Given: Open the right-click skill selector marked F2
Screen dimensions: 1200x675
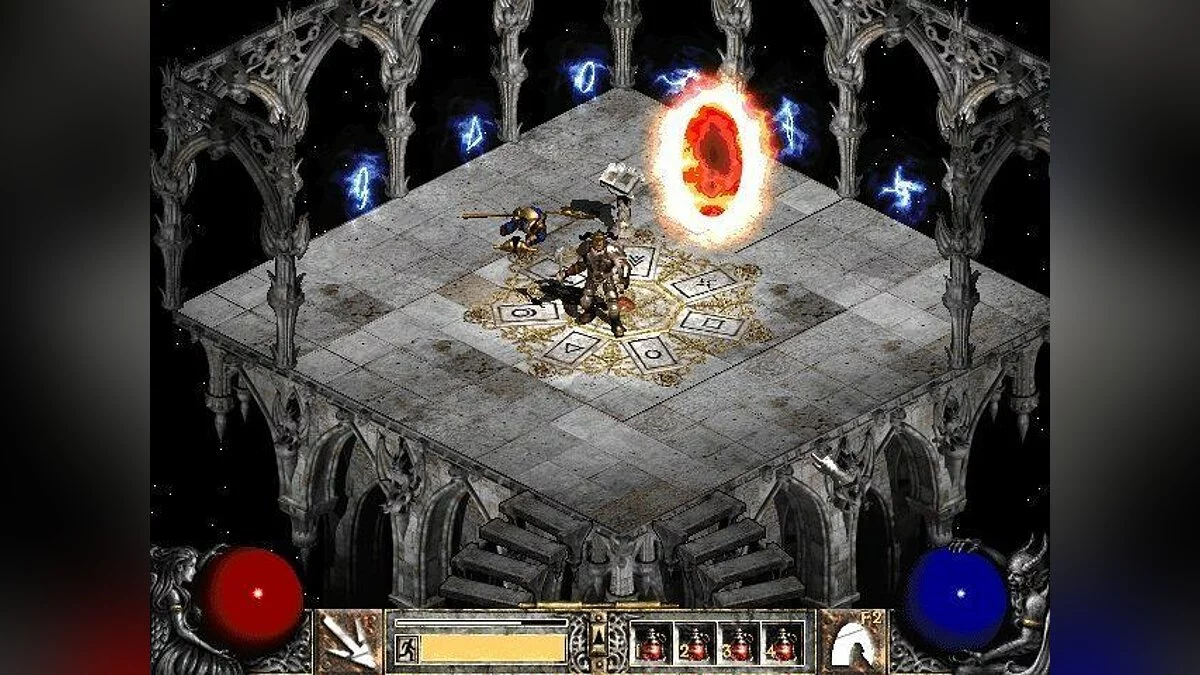Looking at the screenshot, I should click(852, 641).
